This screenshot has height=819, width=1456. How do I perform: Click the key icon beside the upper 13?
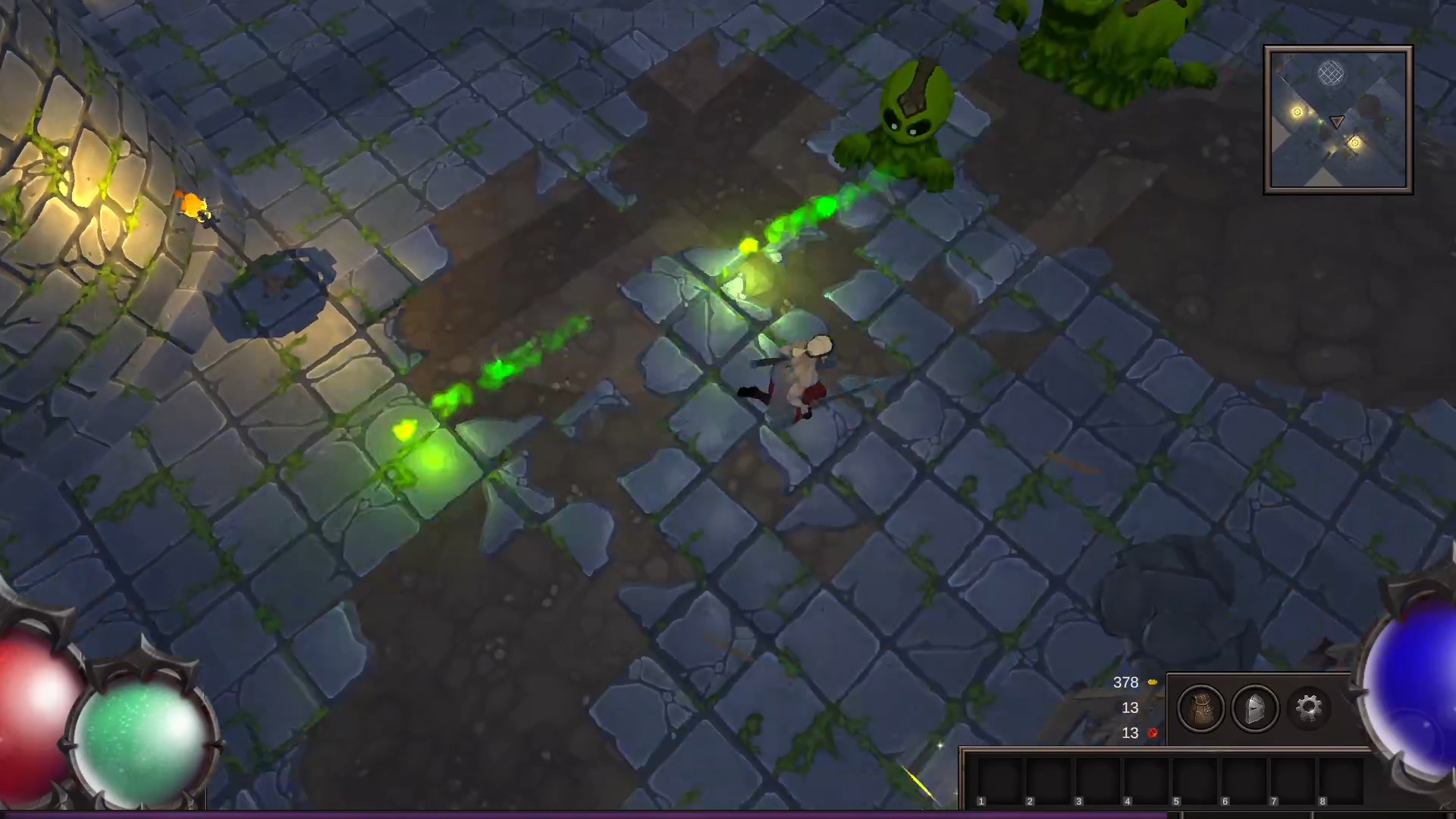(1153, 708)
